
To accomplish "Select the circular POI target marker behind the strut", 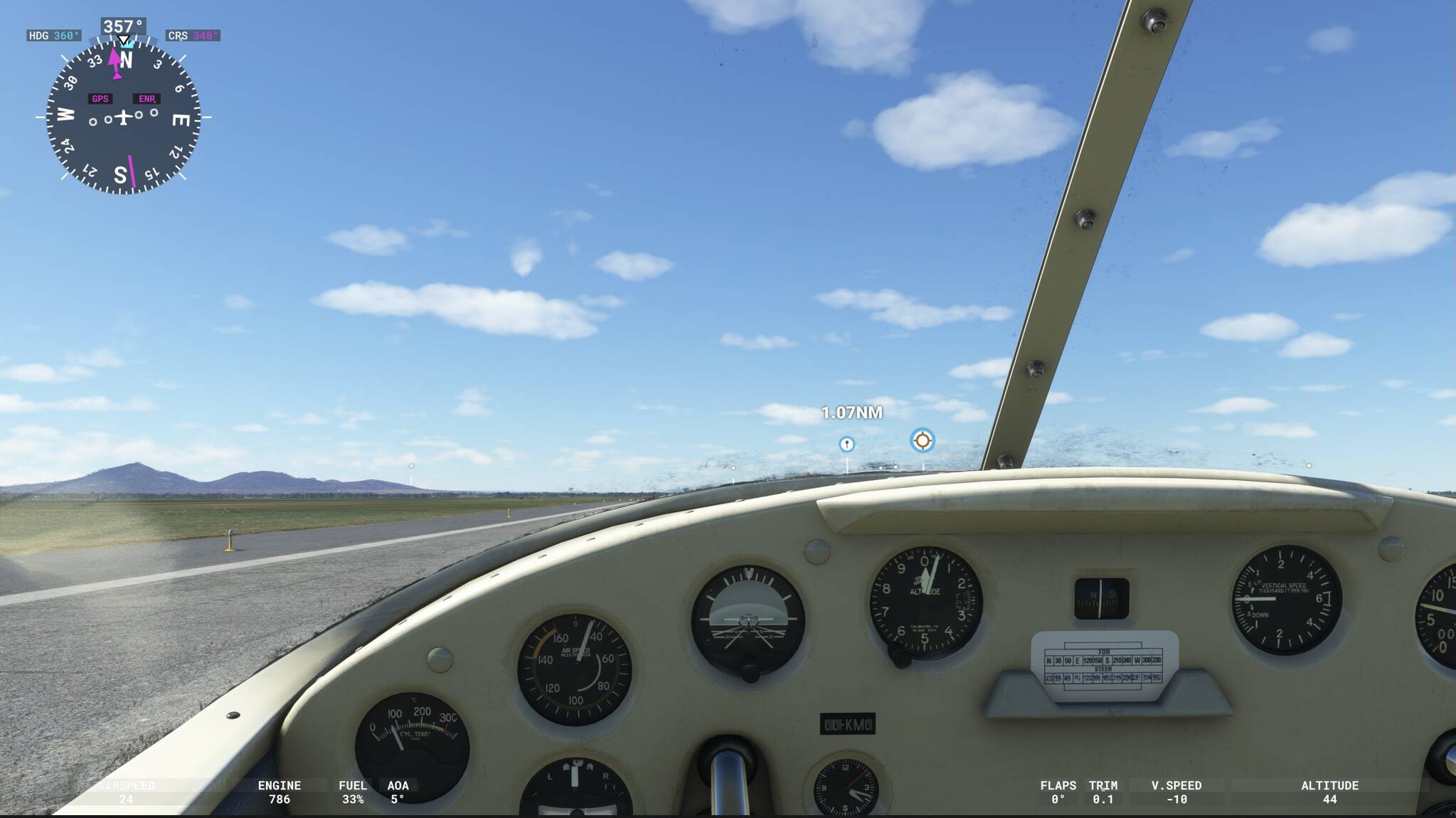I will pyautogui.click(x=921, y=441).
